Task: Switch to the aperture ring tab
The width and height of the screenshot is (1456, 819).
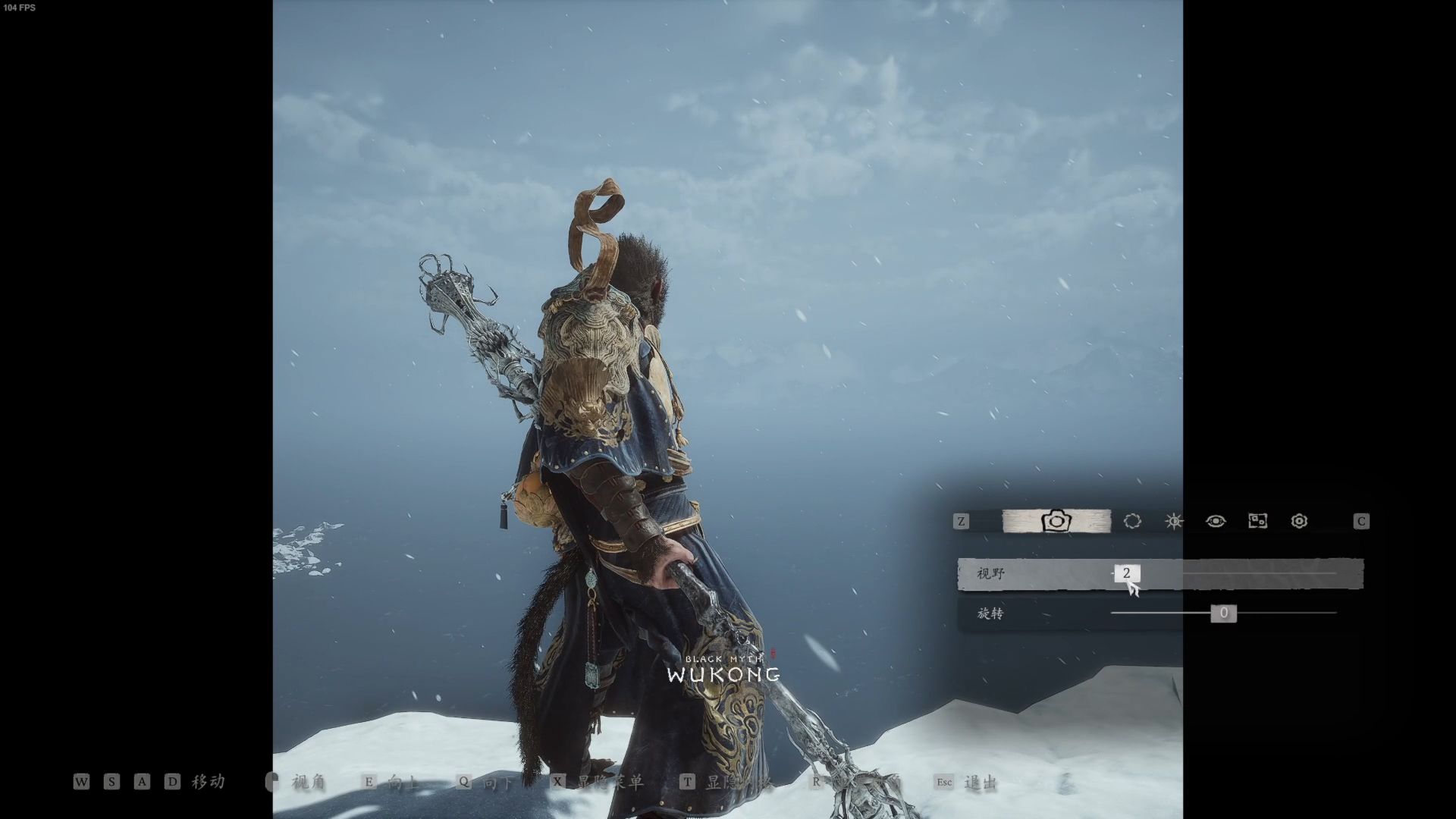Action: [1132, 521]
